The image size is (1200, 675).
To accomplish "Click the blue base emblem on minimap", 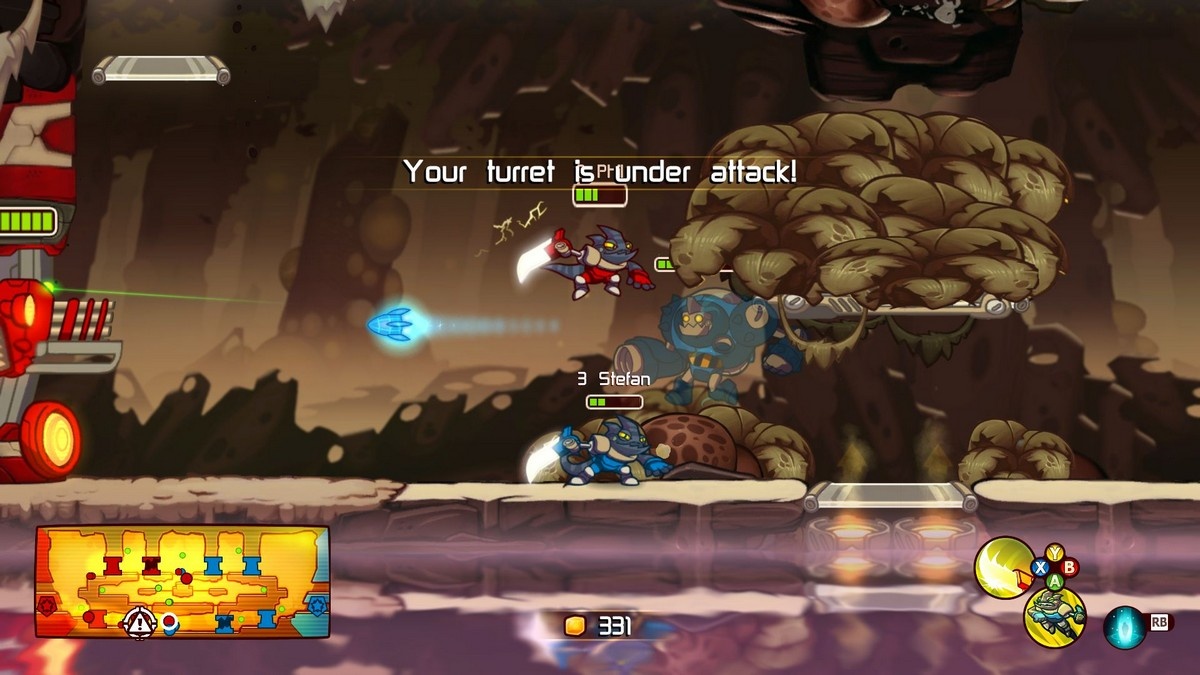I will 318,606.
